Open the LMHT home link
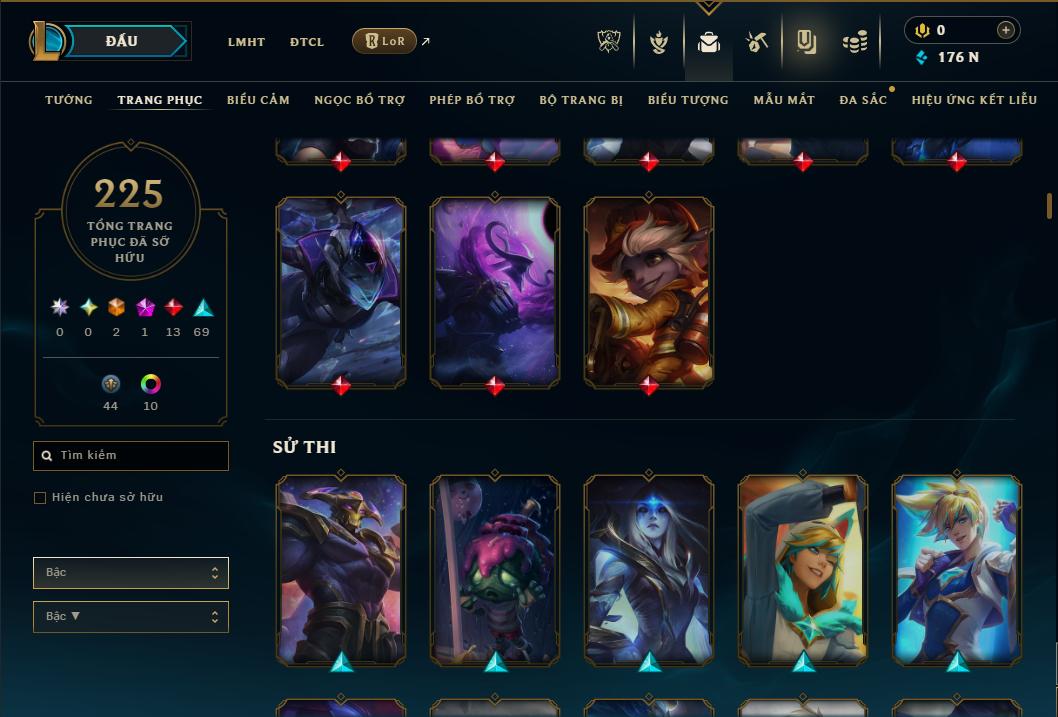The height and width of the screenshot is (717, 1058). point(246,42)
